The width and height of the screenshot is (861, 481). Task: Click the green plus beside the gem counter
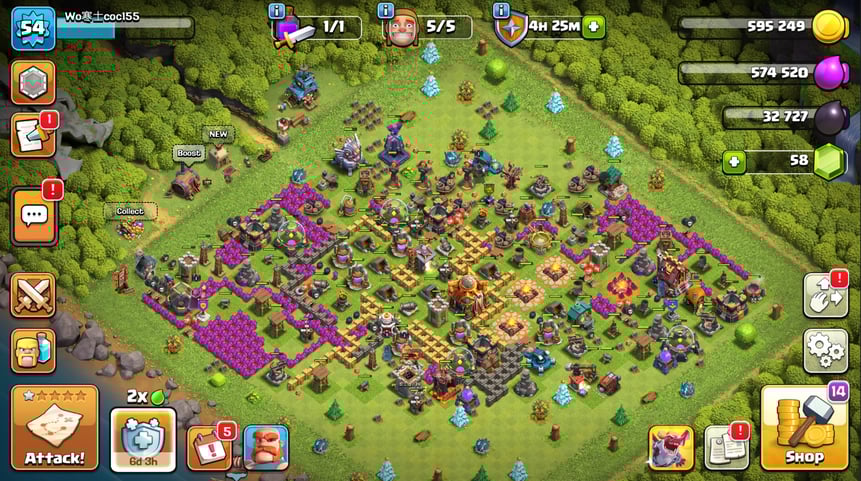[734, 162]
